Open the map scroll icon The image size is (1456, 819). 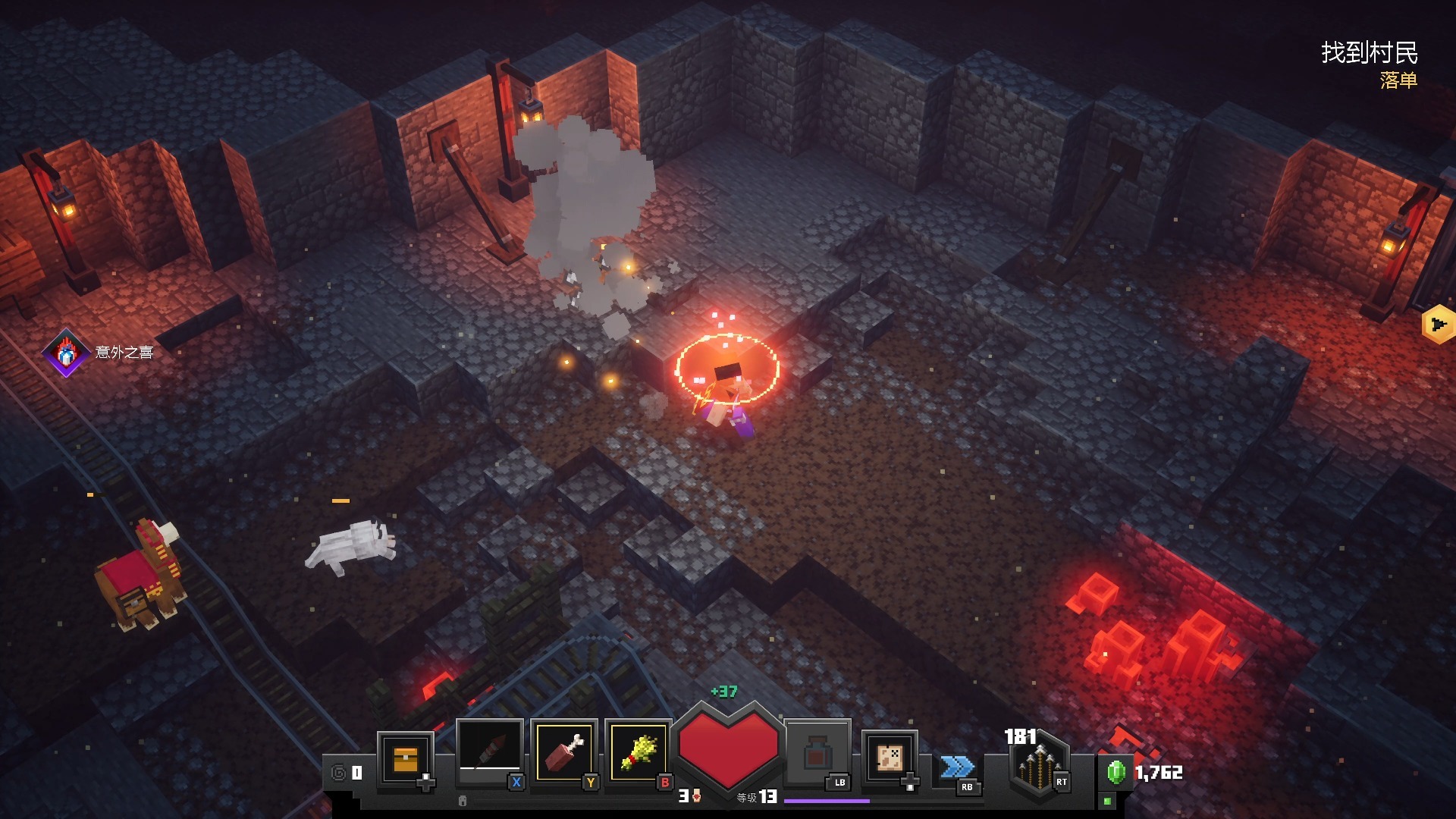(890, 756)
